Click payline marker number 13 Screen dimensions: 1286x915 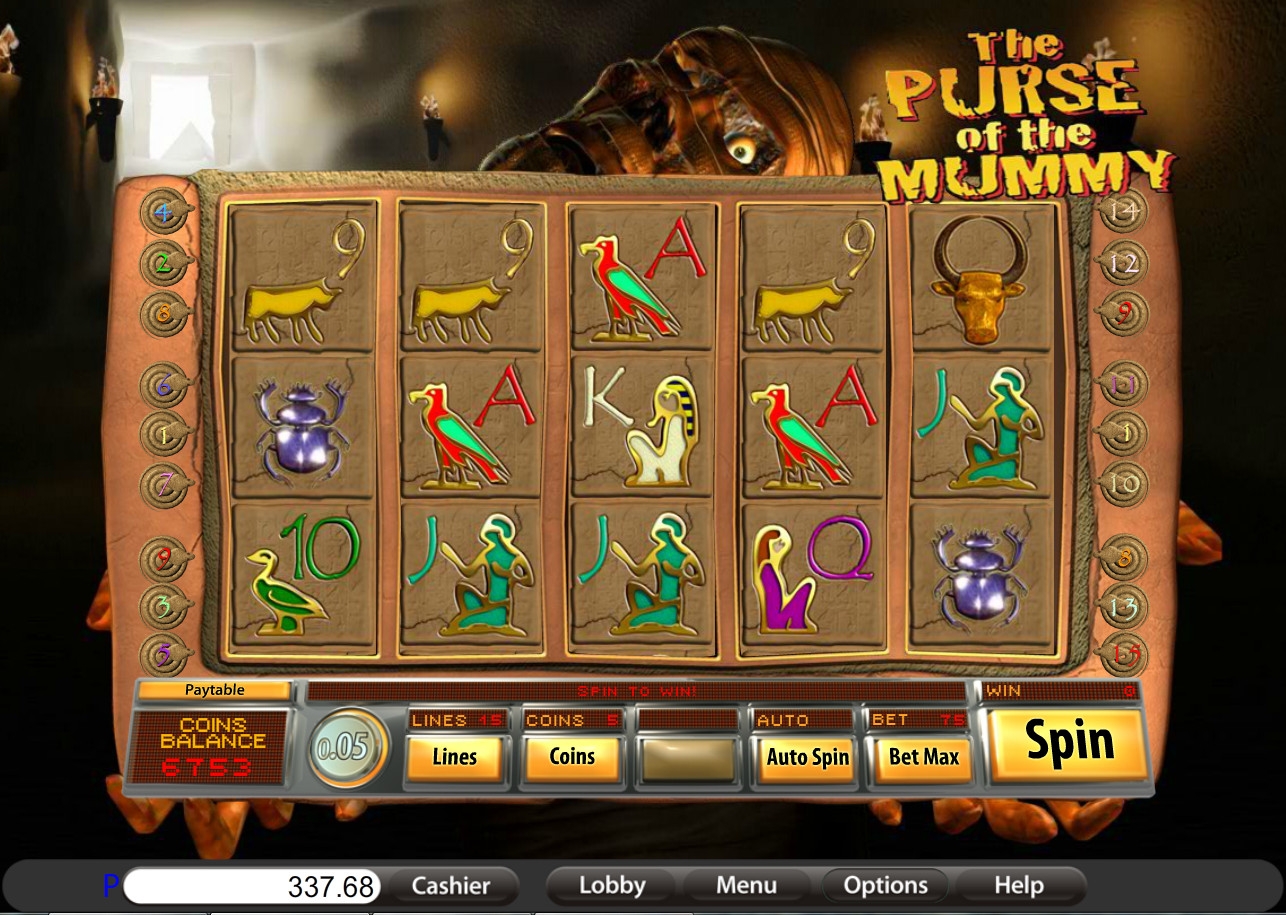(1122, 606)
